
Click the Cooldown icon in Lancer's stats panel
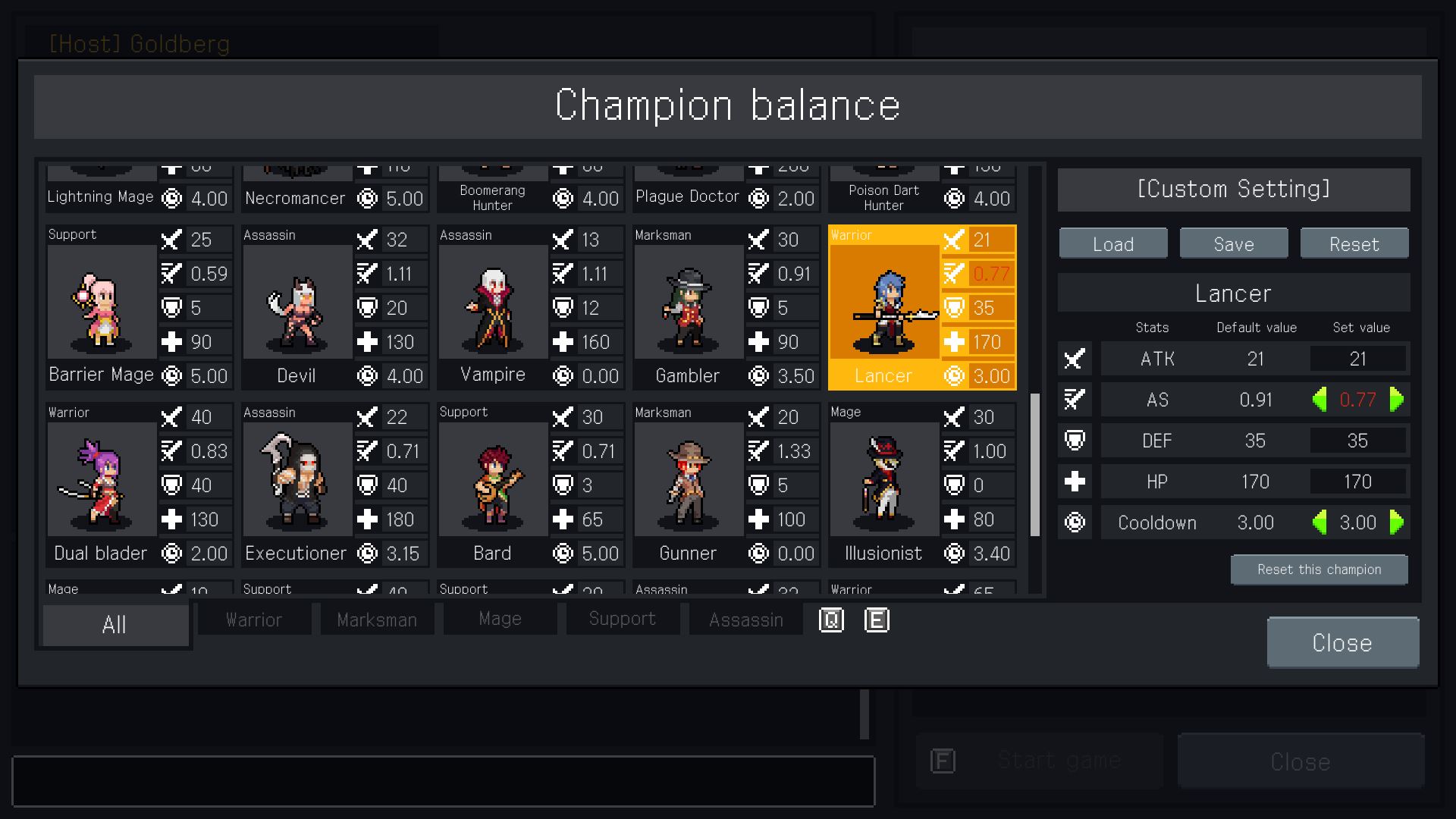tap(1074, 522)
